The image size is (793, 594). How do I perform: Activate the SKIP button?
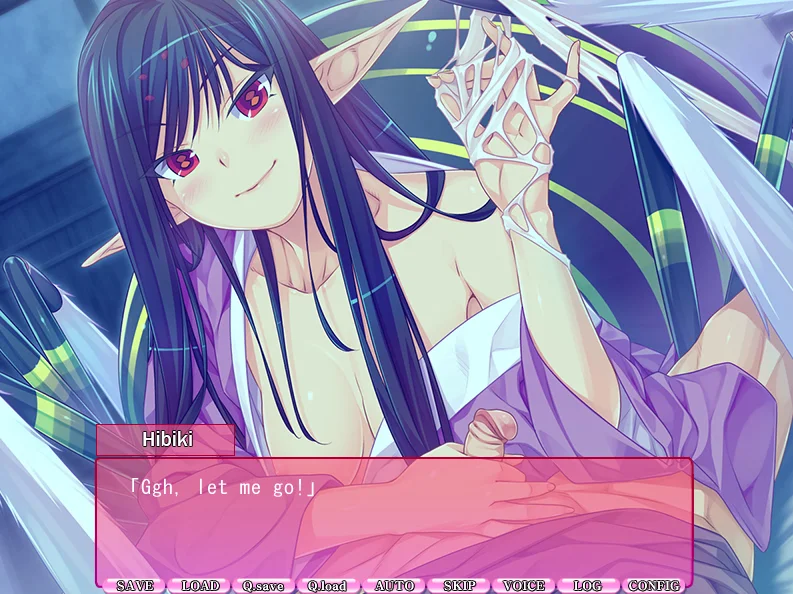pyautogui.click(x=459, y=585)
